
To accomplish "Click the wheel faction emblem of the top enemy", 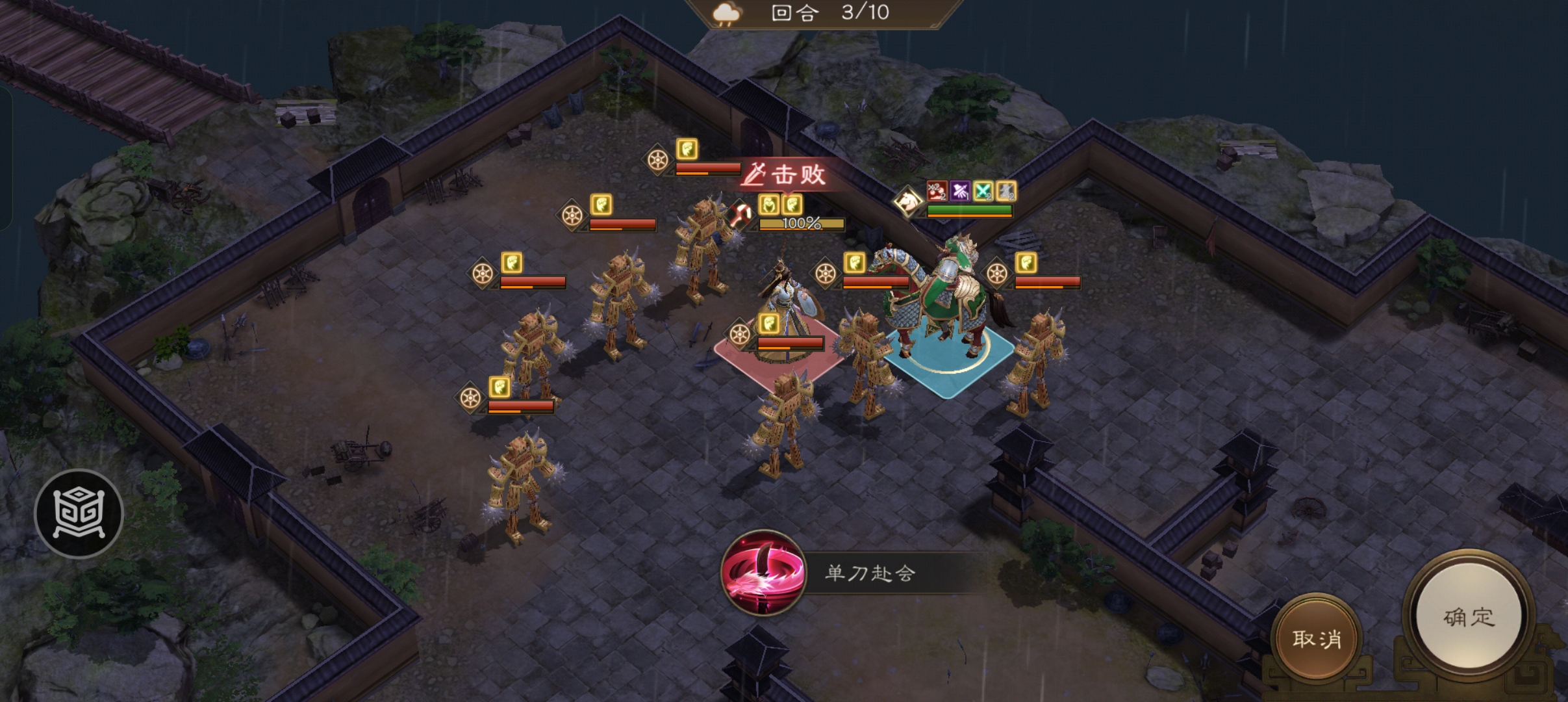I will pos(657,159).
